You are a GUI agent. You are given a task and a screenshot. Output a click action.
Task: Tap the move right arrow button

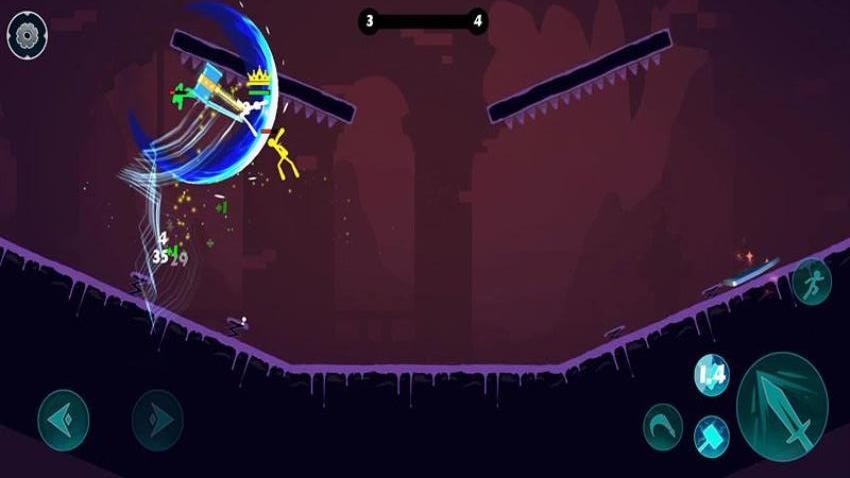click(157, 419)
